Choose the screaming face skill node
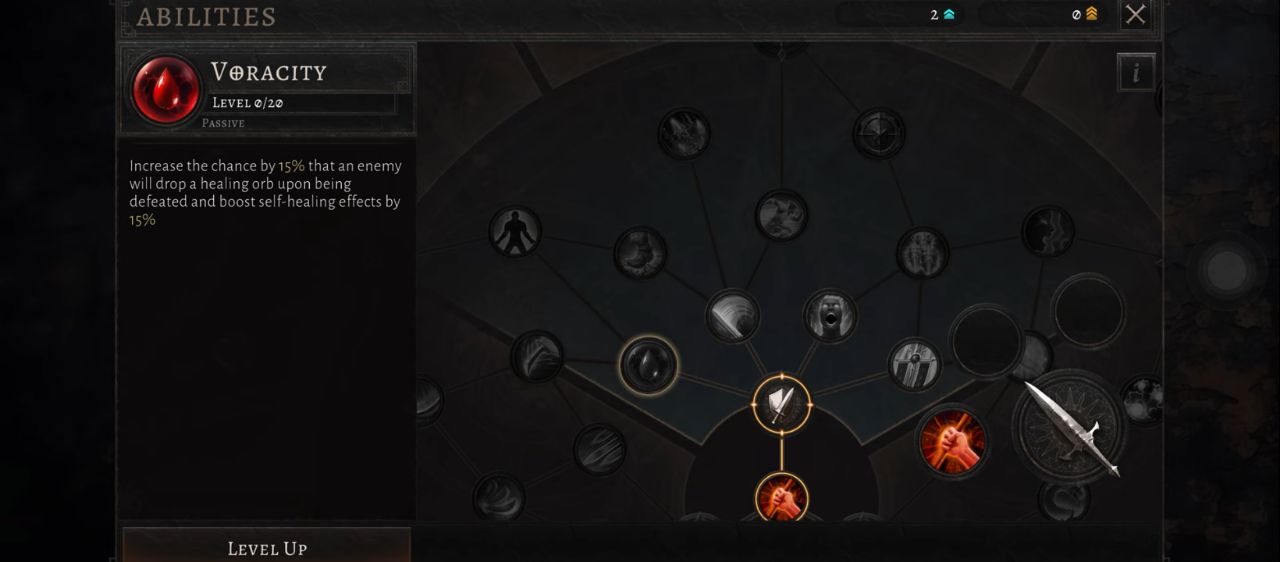The width and height of the screenshot is (1280, 562). [x=830, y=315]
